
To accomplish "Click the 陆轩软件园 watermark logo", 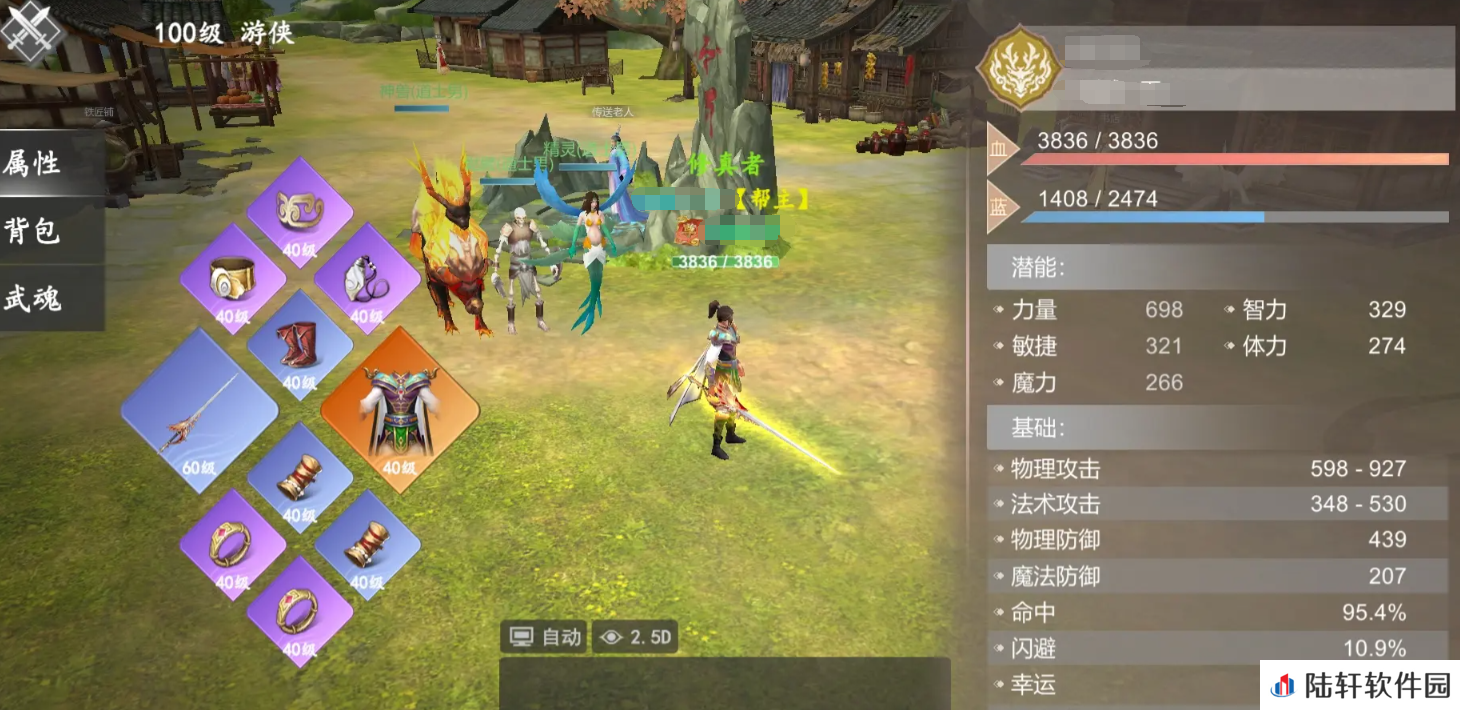I will 1360,685.
